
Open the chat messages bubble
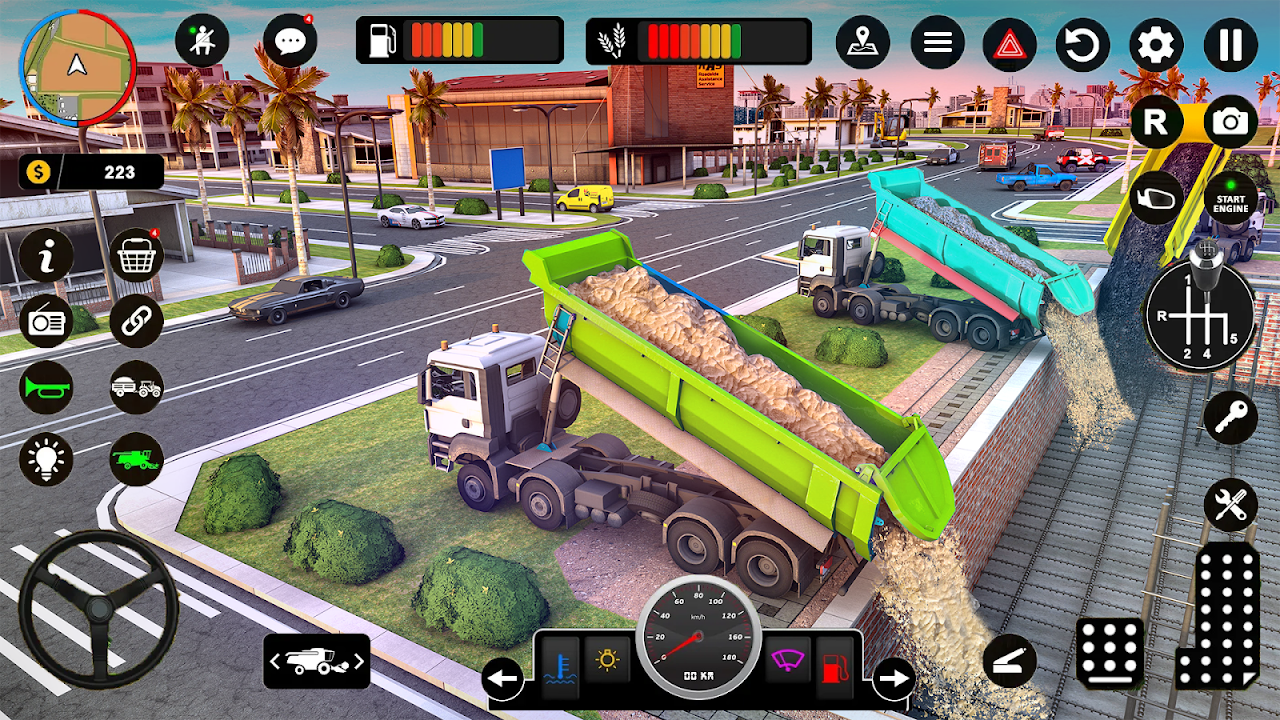(290, 41)
